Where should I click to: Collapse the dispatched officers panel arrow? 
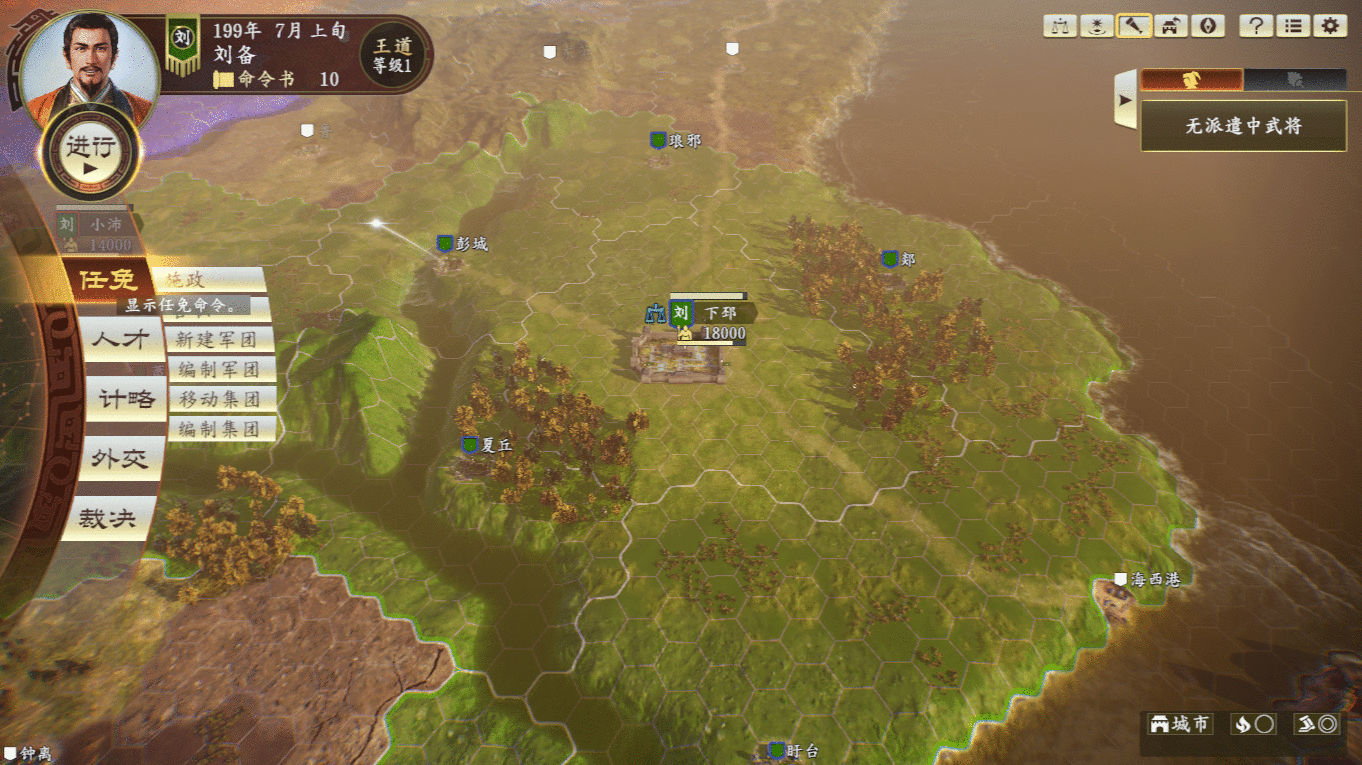1126,100
